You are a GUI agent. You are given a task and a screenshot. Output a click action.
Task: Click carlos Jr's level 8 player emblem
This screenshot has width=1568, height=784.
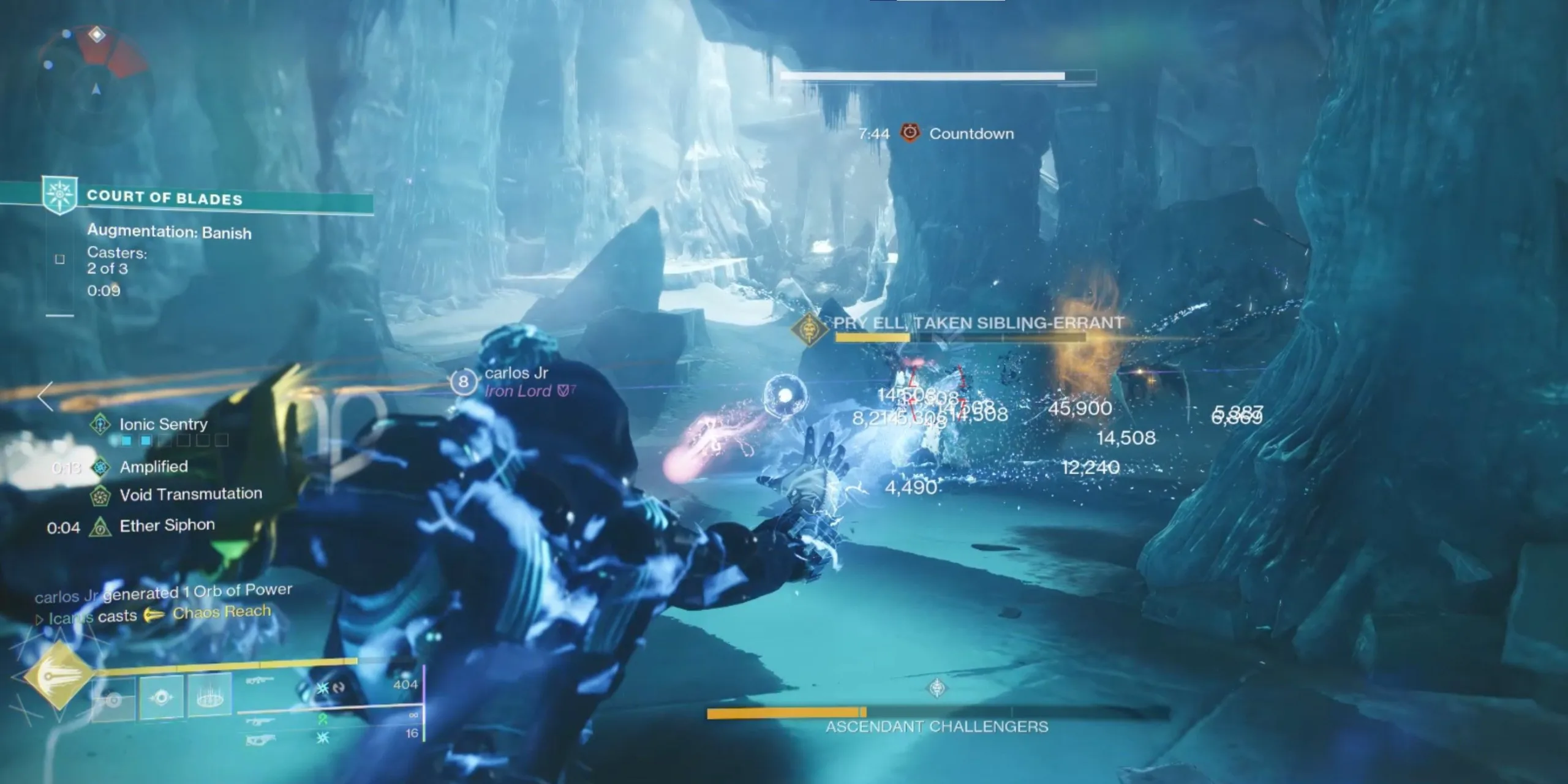(463, 382)
